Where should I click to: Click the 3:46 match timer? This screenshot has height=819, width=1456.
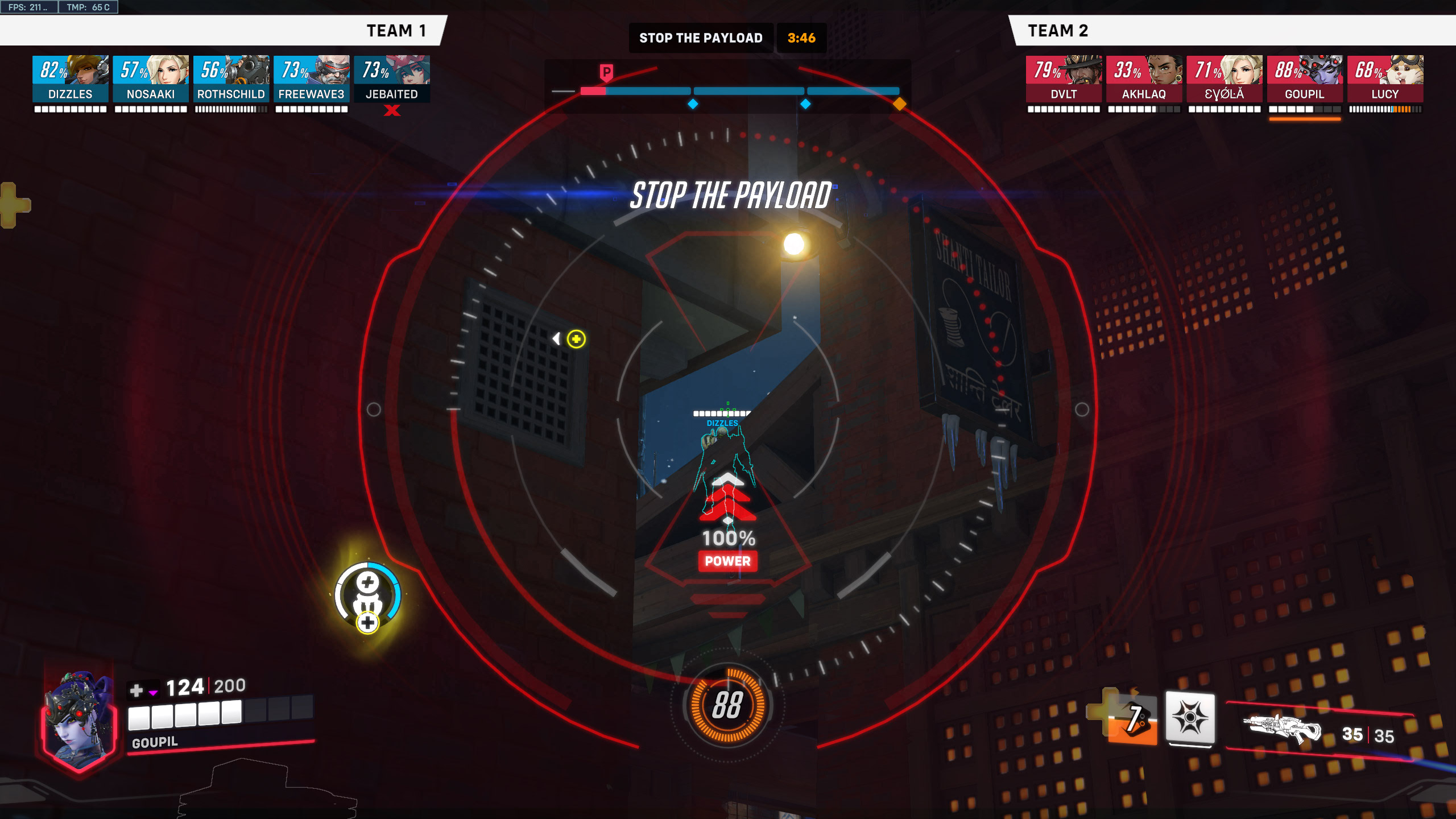tap(801, 38)
